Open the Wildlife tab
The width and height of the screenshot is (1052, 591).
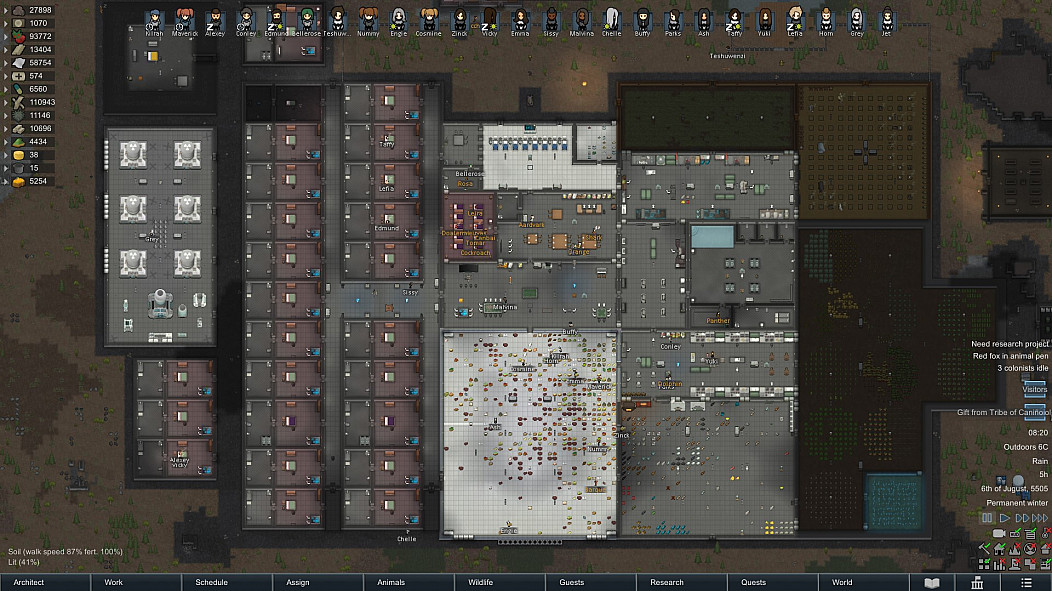(x=481, y=582)
